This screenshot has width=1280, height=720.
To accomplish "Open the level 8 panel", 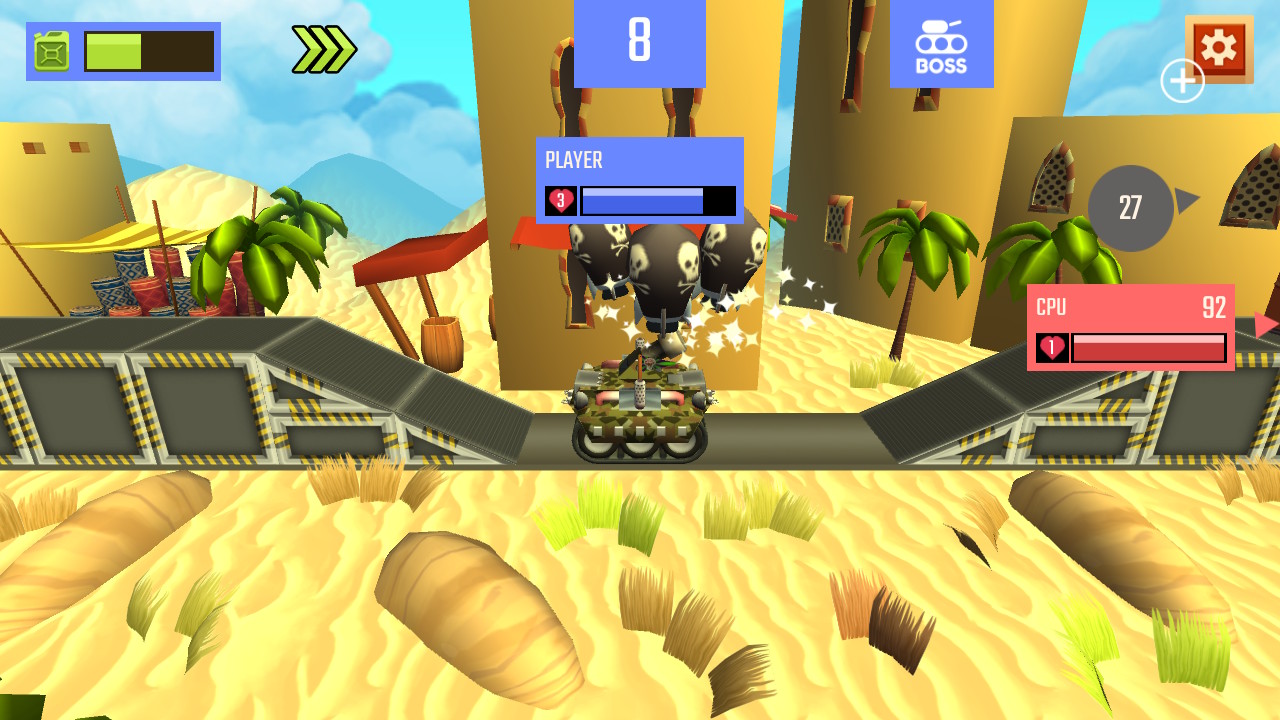I will pos(638,44).
